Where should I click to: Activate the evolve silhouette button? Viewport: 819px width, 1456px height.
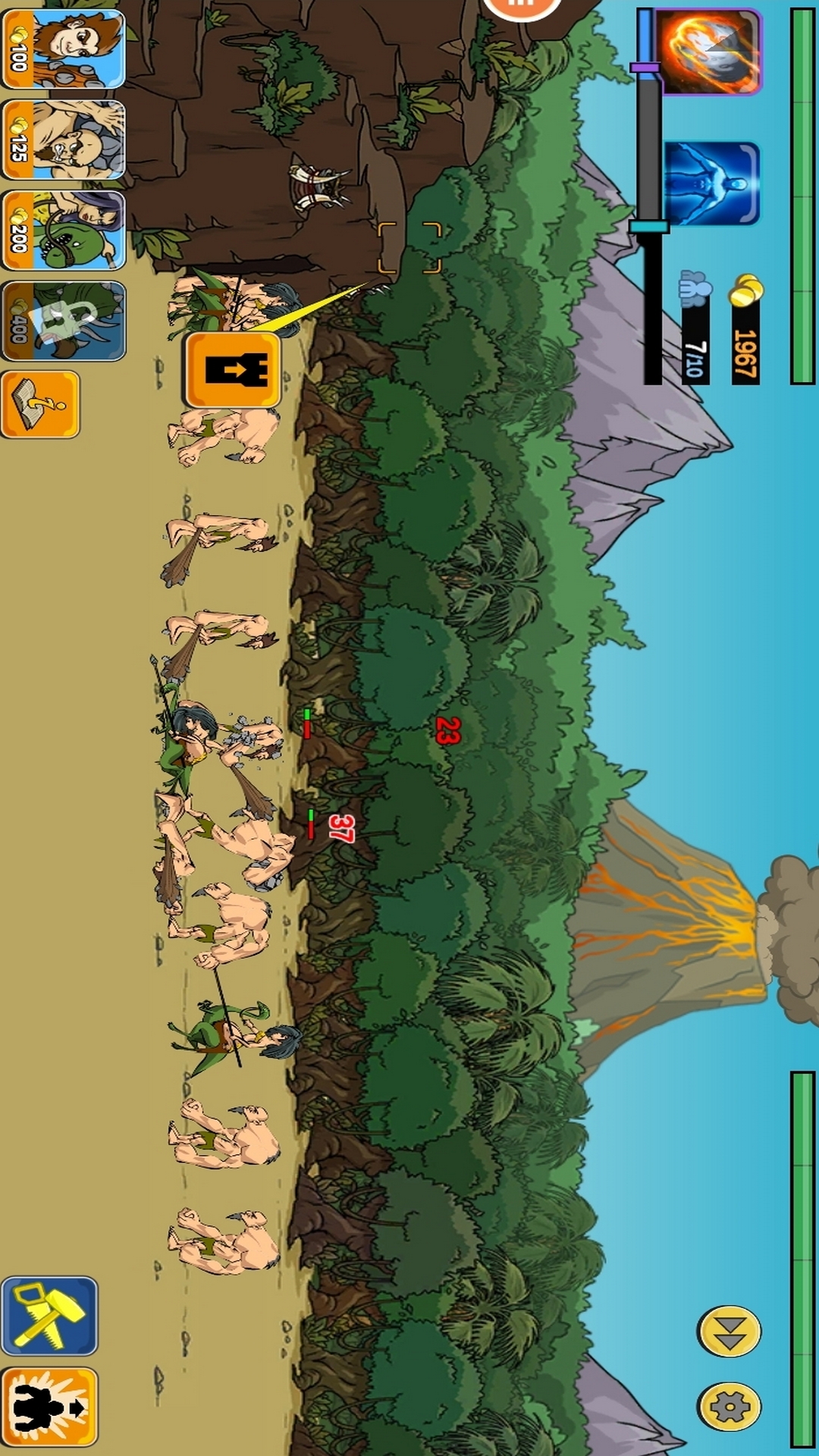pos(49,1407)
